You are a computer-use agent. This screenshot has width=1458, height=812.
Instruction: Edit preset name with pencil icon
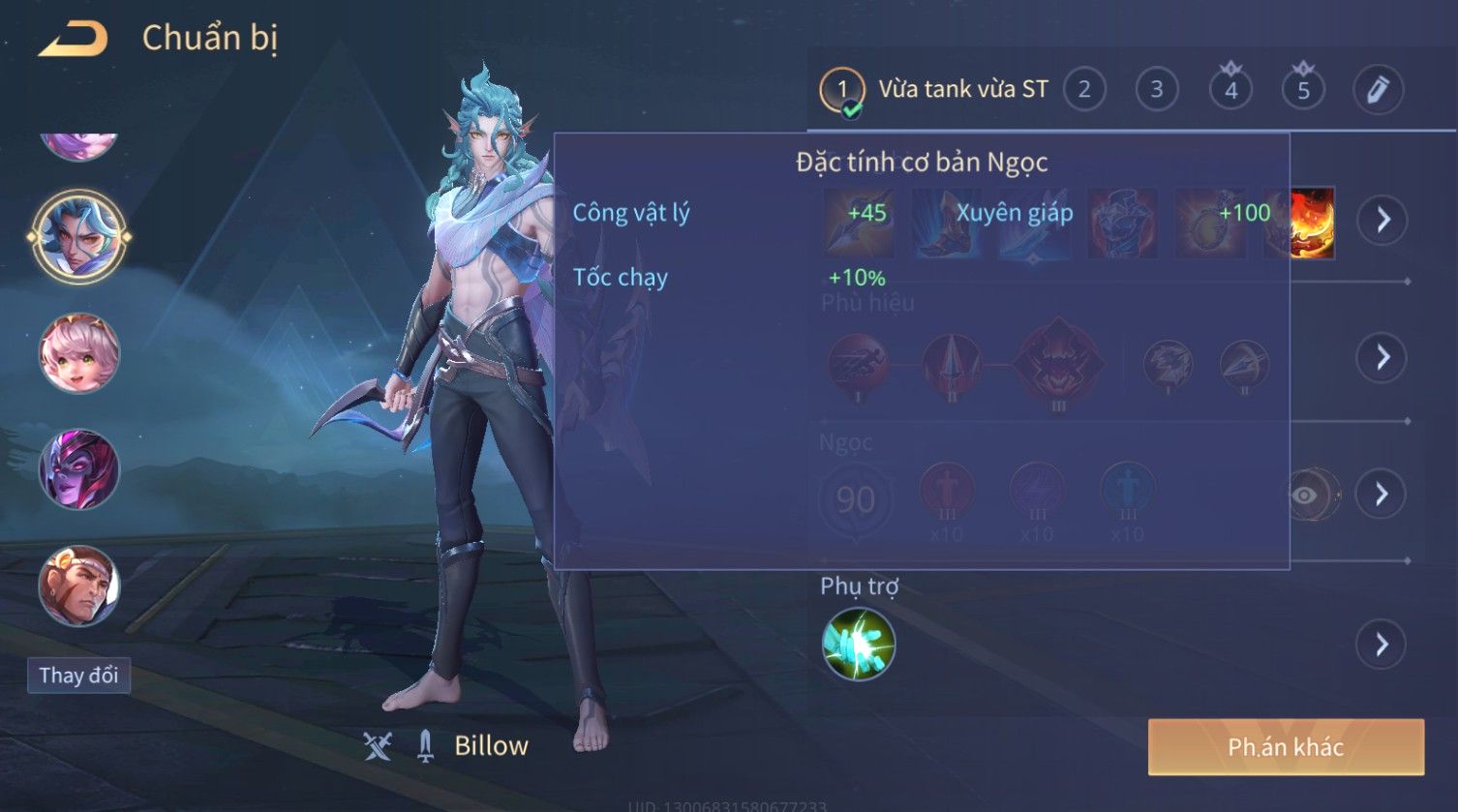(x=1378, y=90)
